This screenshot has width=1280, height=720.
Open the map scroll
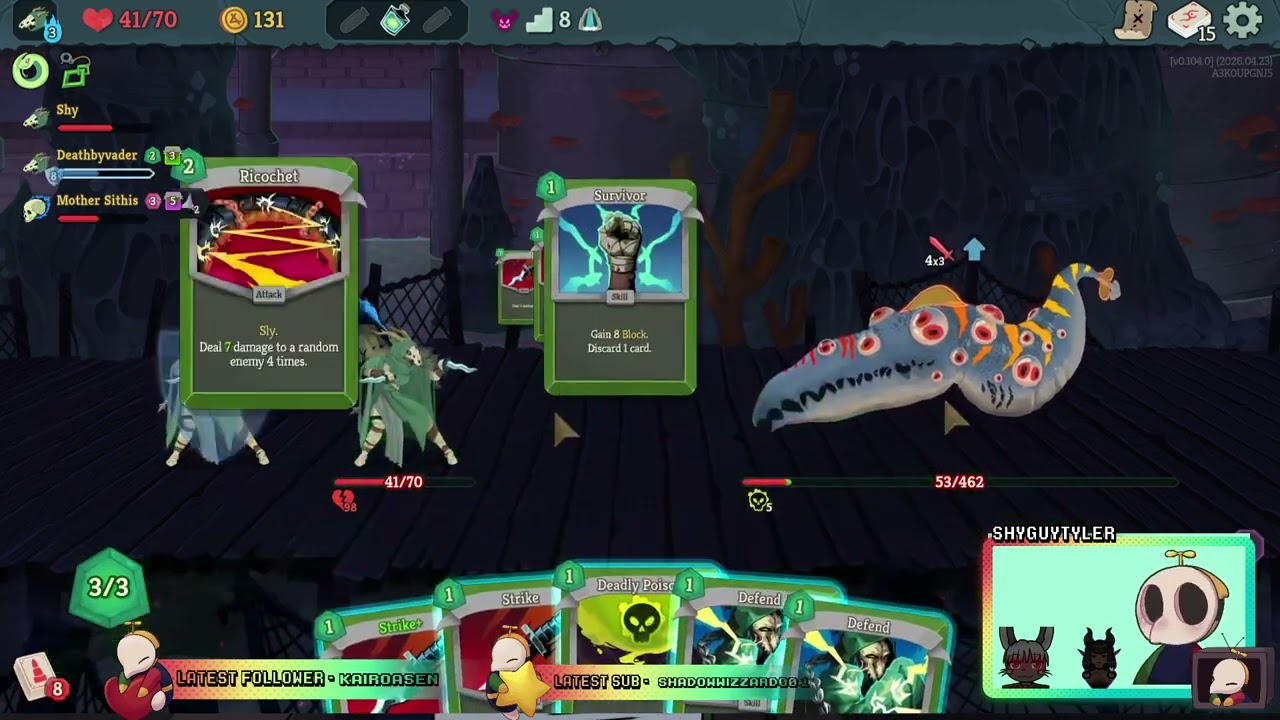tap(1136, 20)
